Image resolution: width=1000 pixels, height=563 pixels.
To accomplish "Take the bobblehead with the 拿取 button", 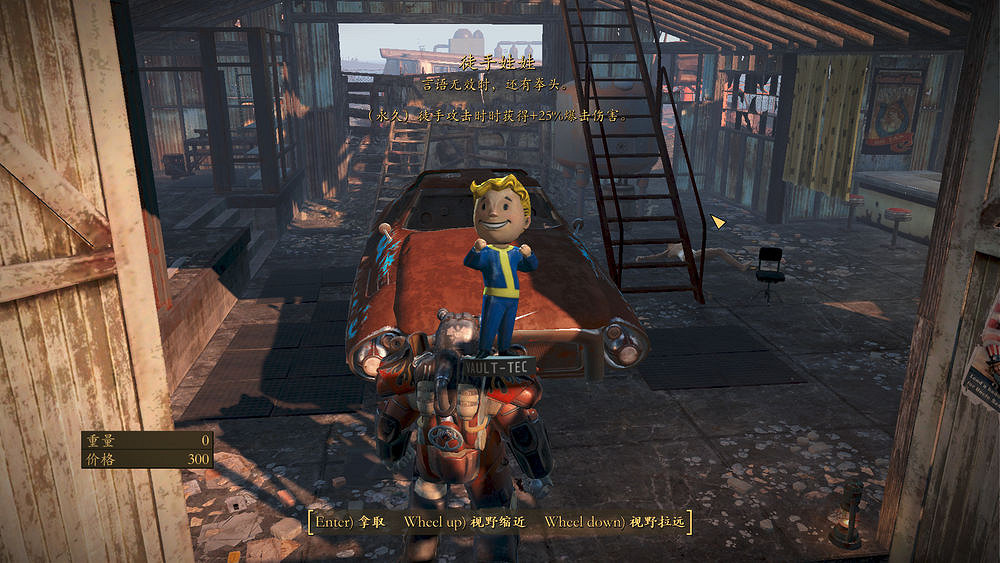I will 352,522.
